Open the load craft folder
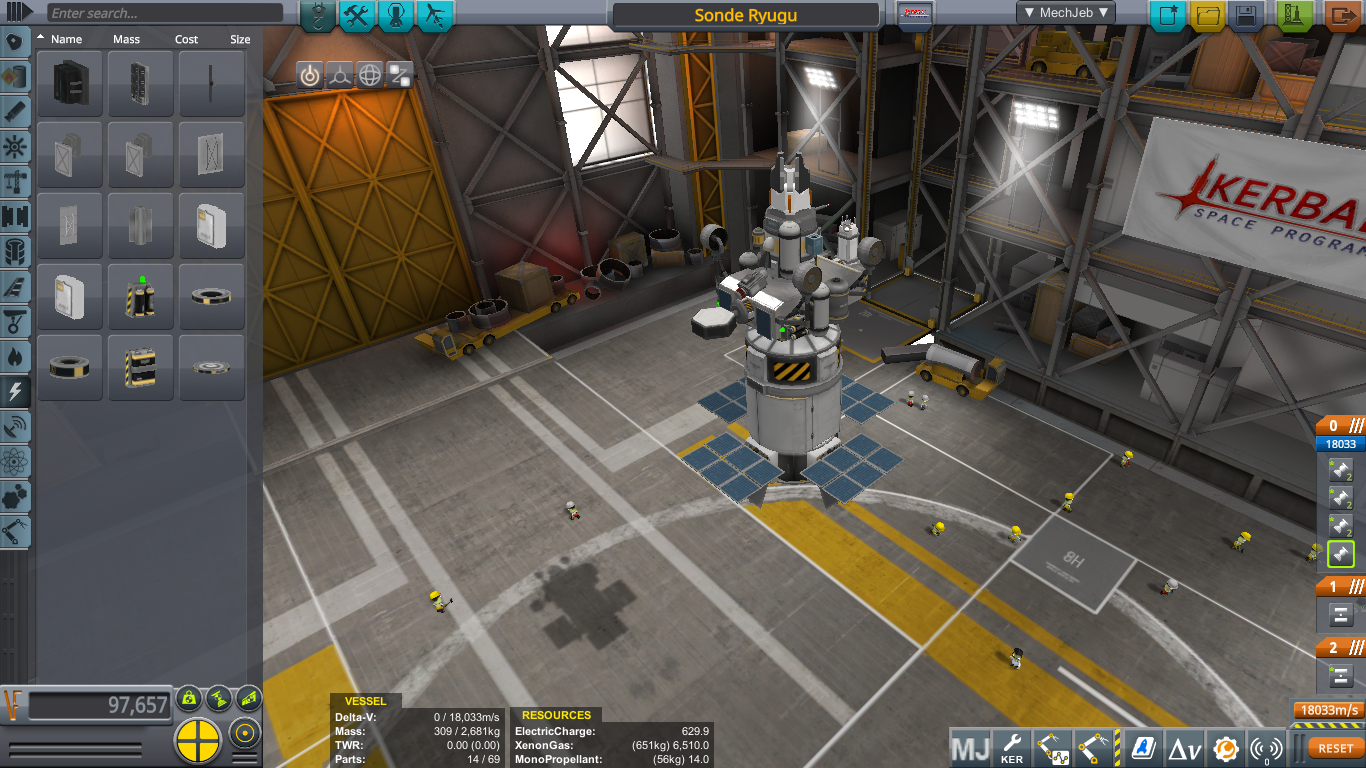The height and width of the screenshot is (768, 1366). [1208, 15]
